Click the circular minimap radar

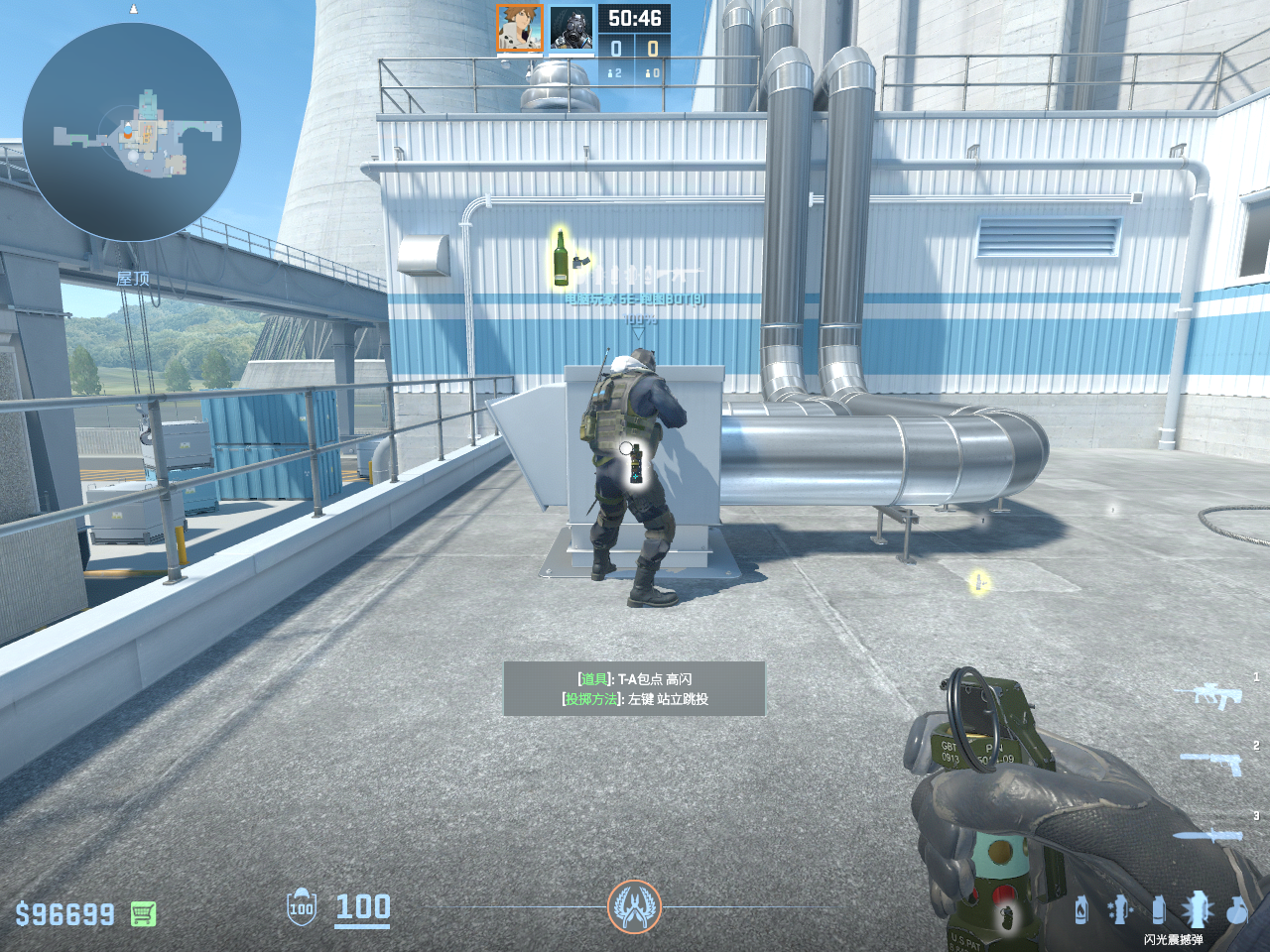click(132, 132)
